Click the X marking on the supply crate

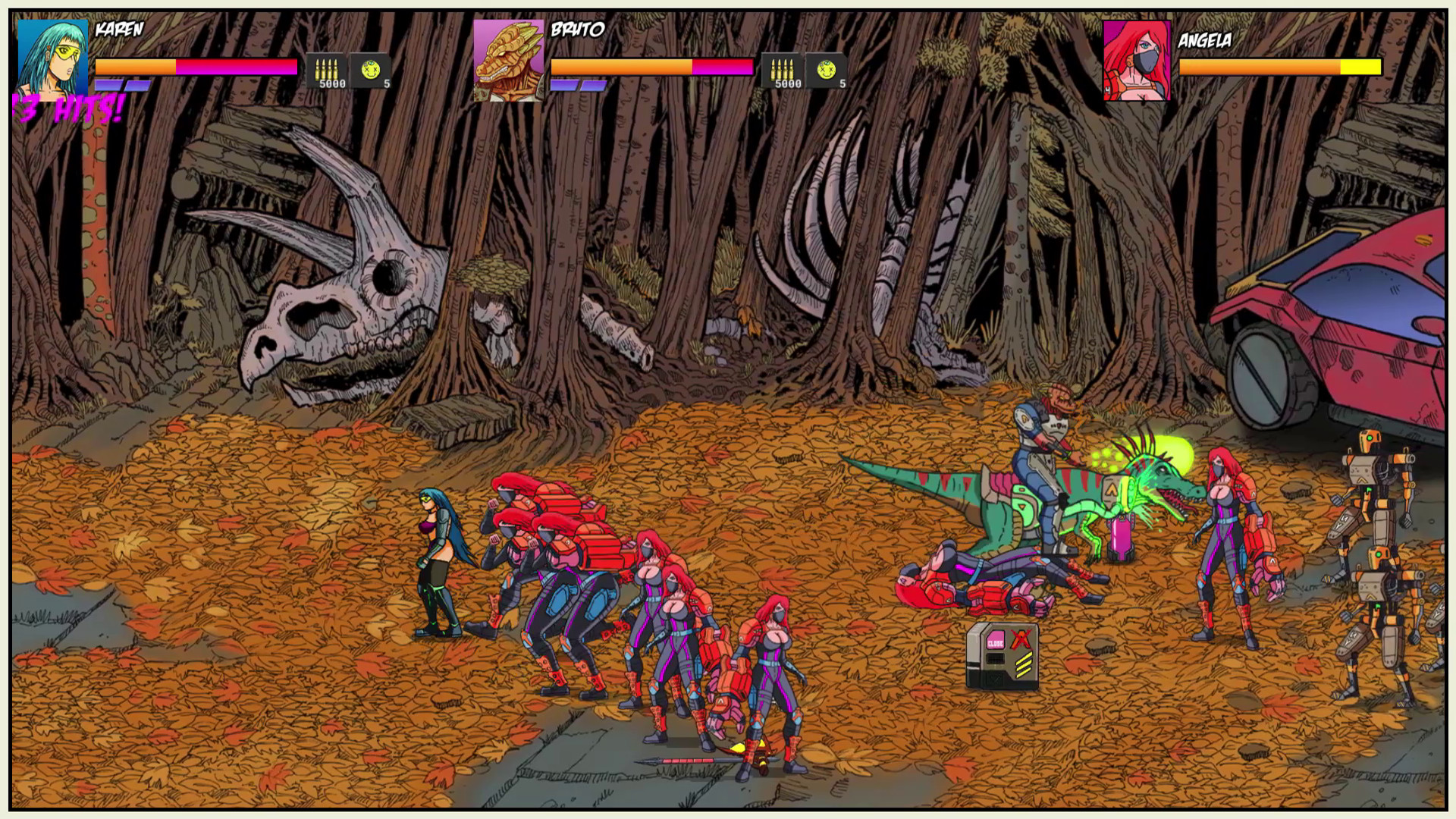(x=1021, y=639)
